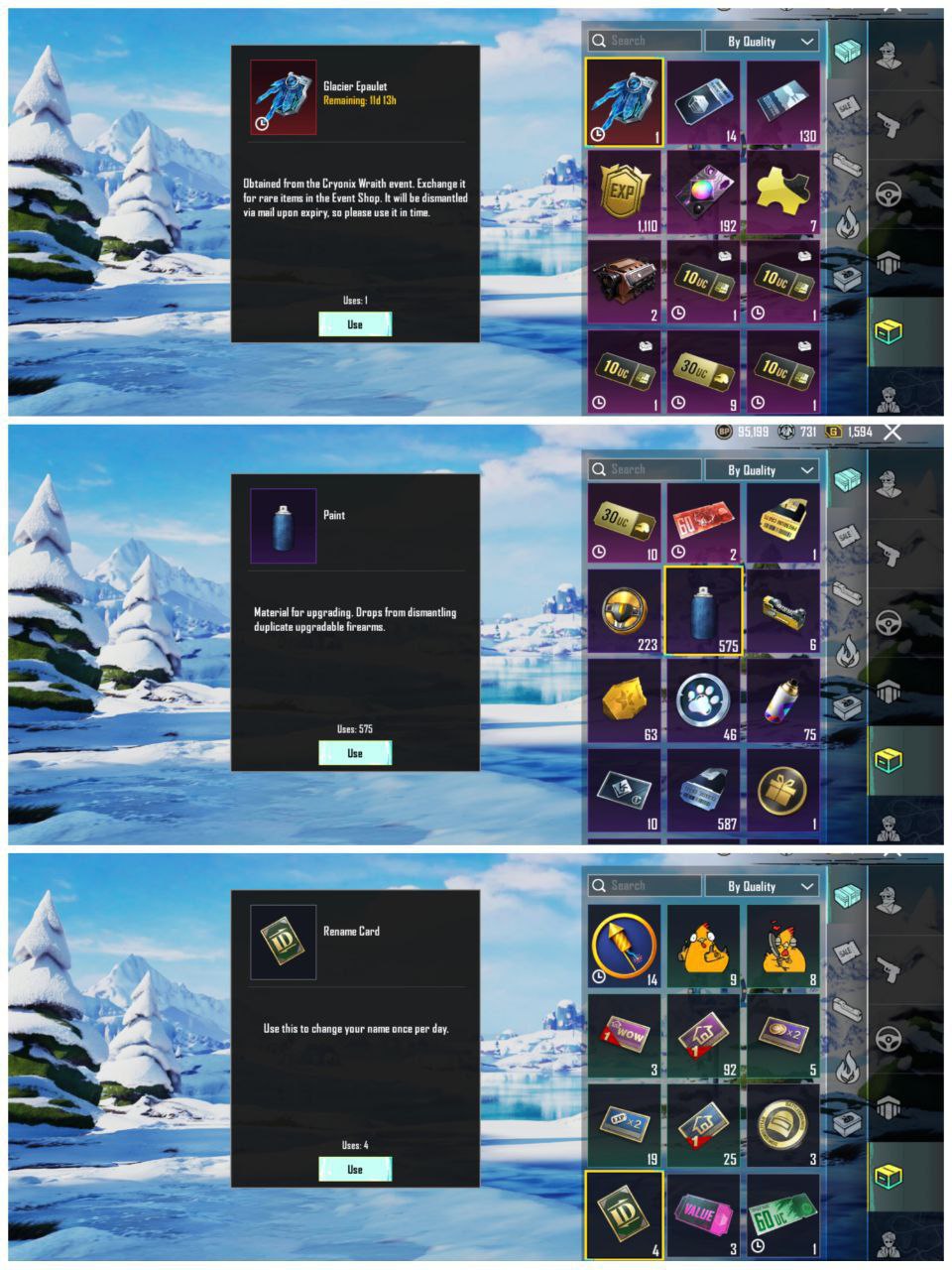Choose the pink VALUE ticket slot

point(703,1214)
